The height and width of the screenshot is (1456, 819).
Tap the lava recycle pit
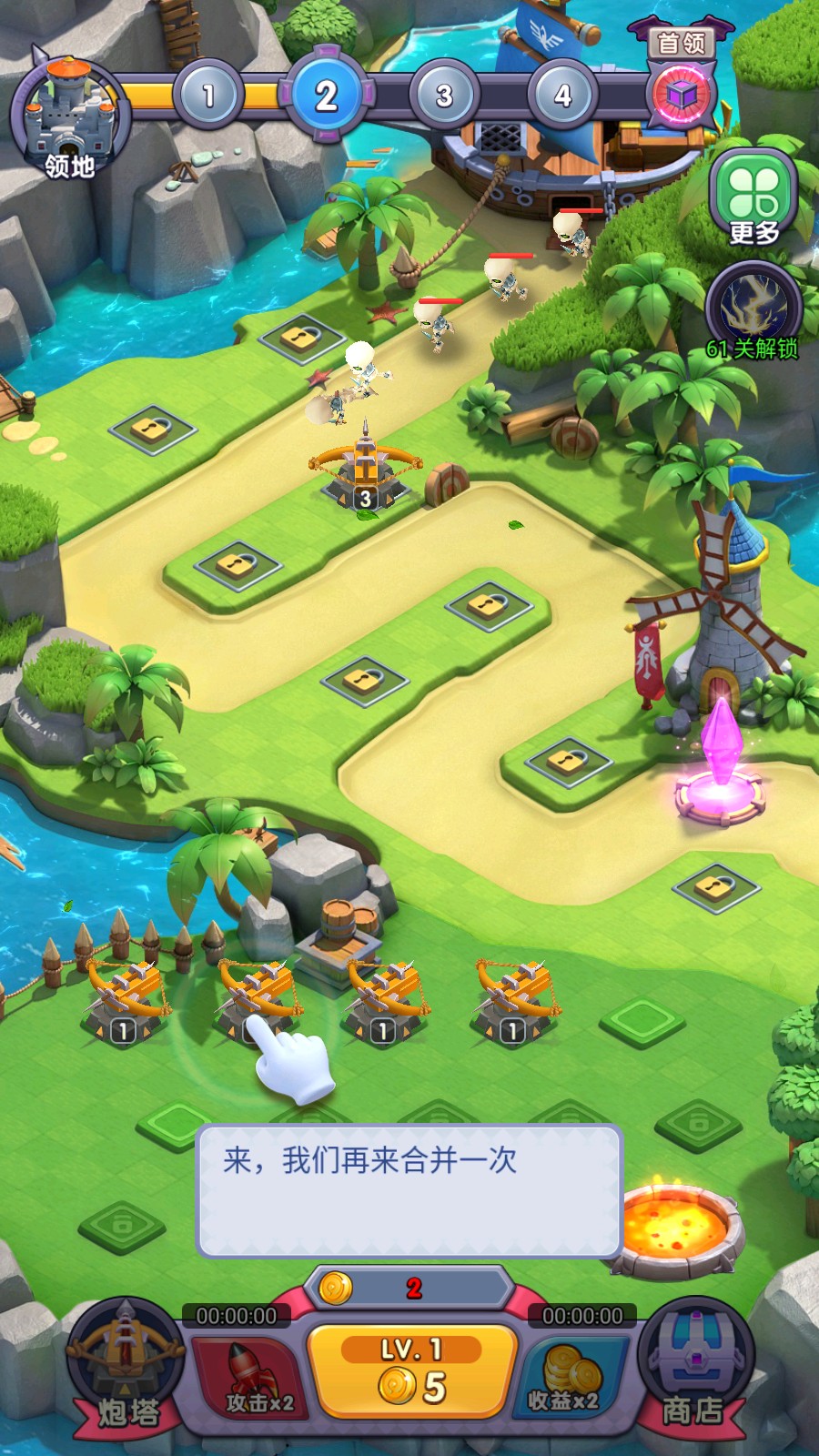[x=678, y=1224]
